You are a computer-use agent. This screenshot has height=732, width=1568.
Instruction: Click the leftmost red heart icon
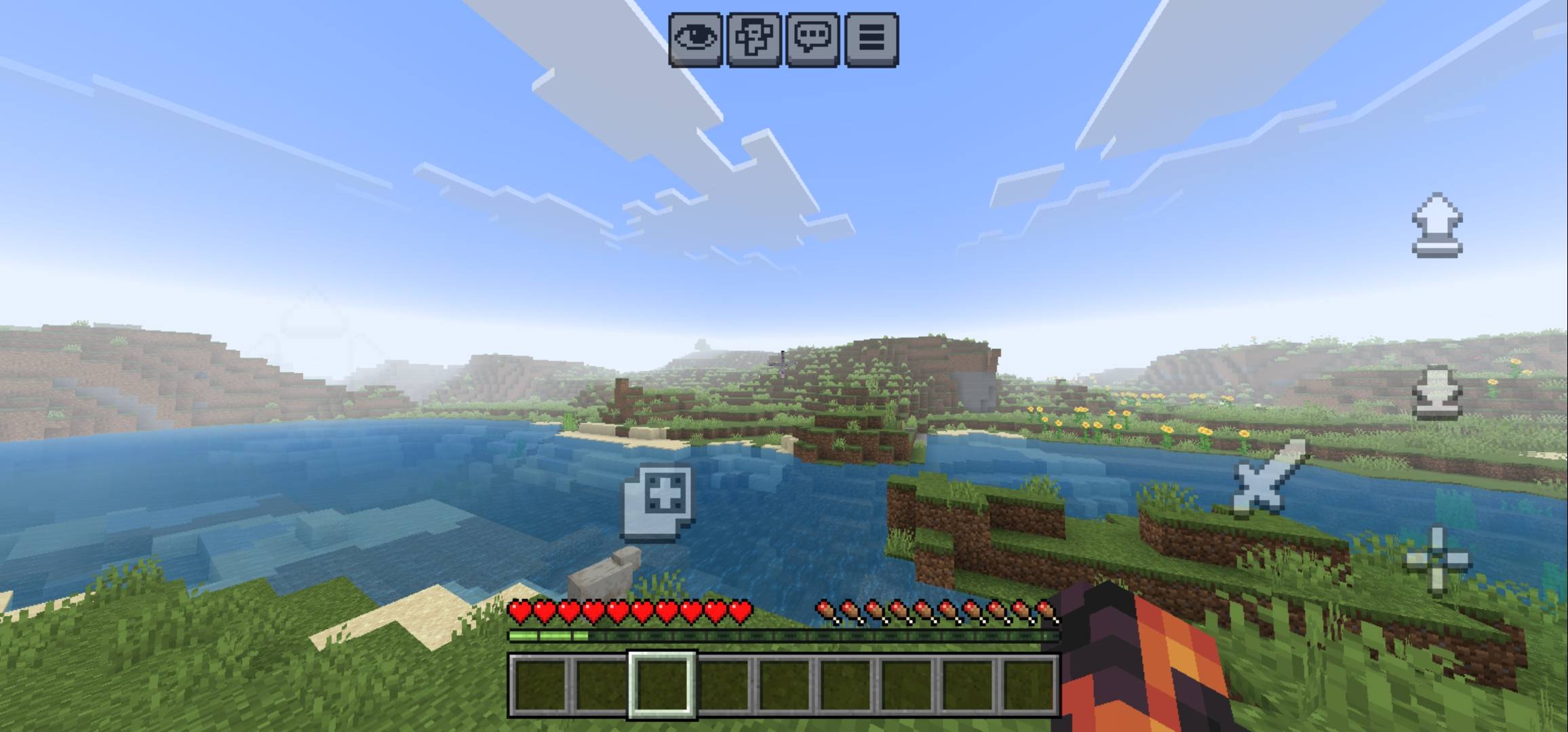518,611
